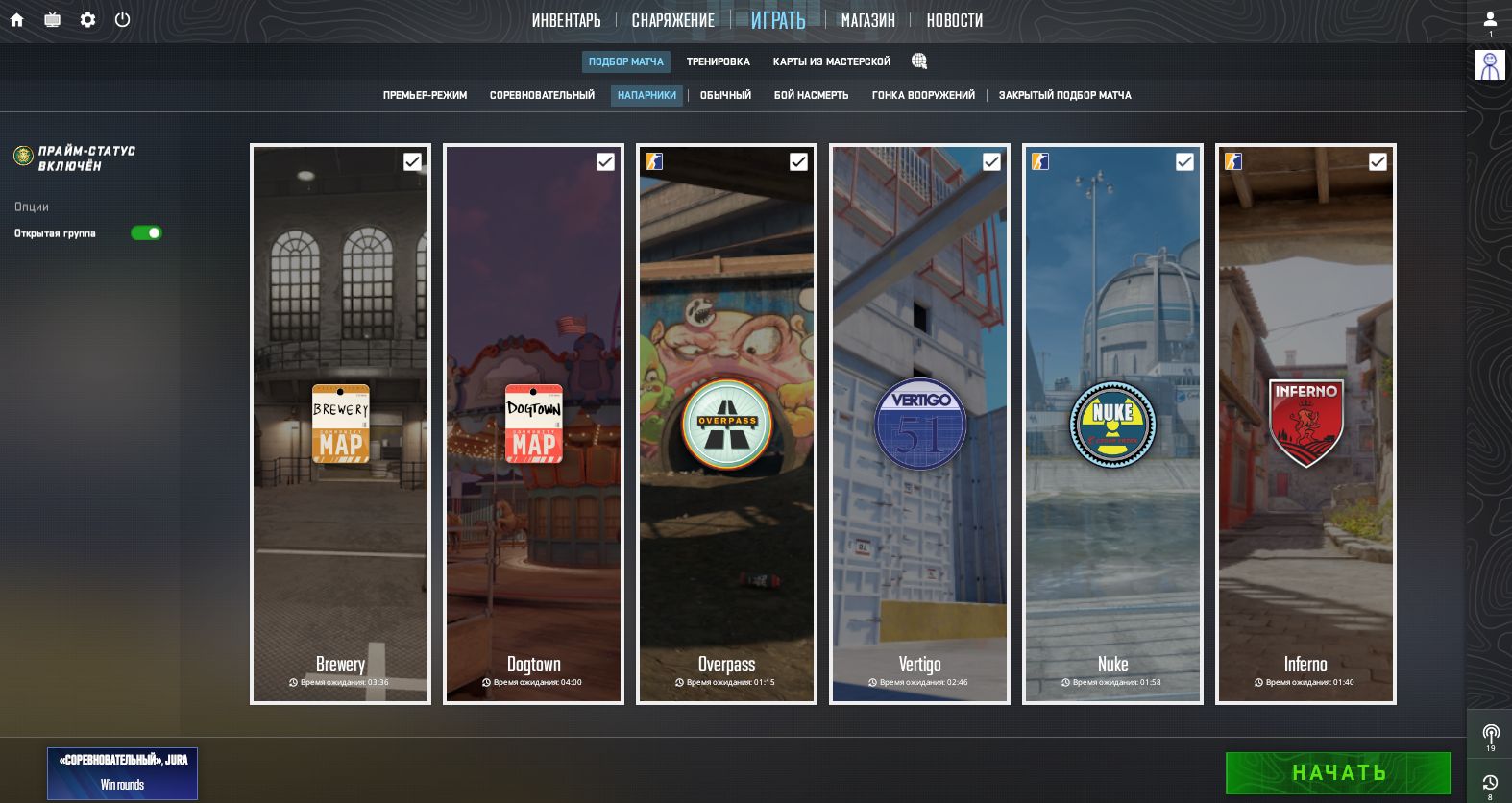Click the Overpass map card
Image resolution: width=1512 pixels, height=803 pixels.
point(726,424)
